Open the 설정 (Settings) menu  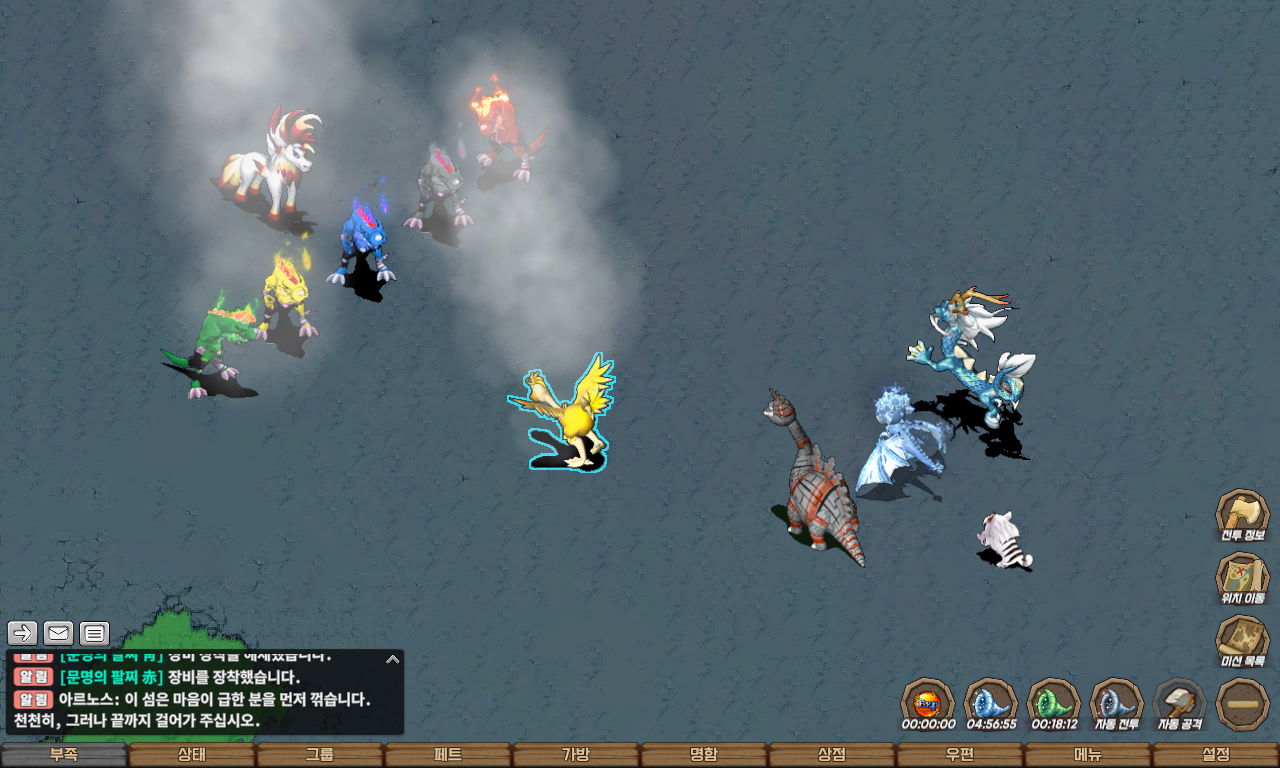(x=1215, y=755)
